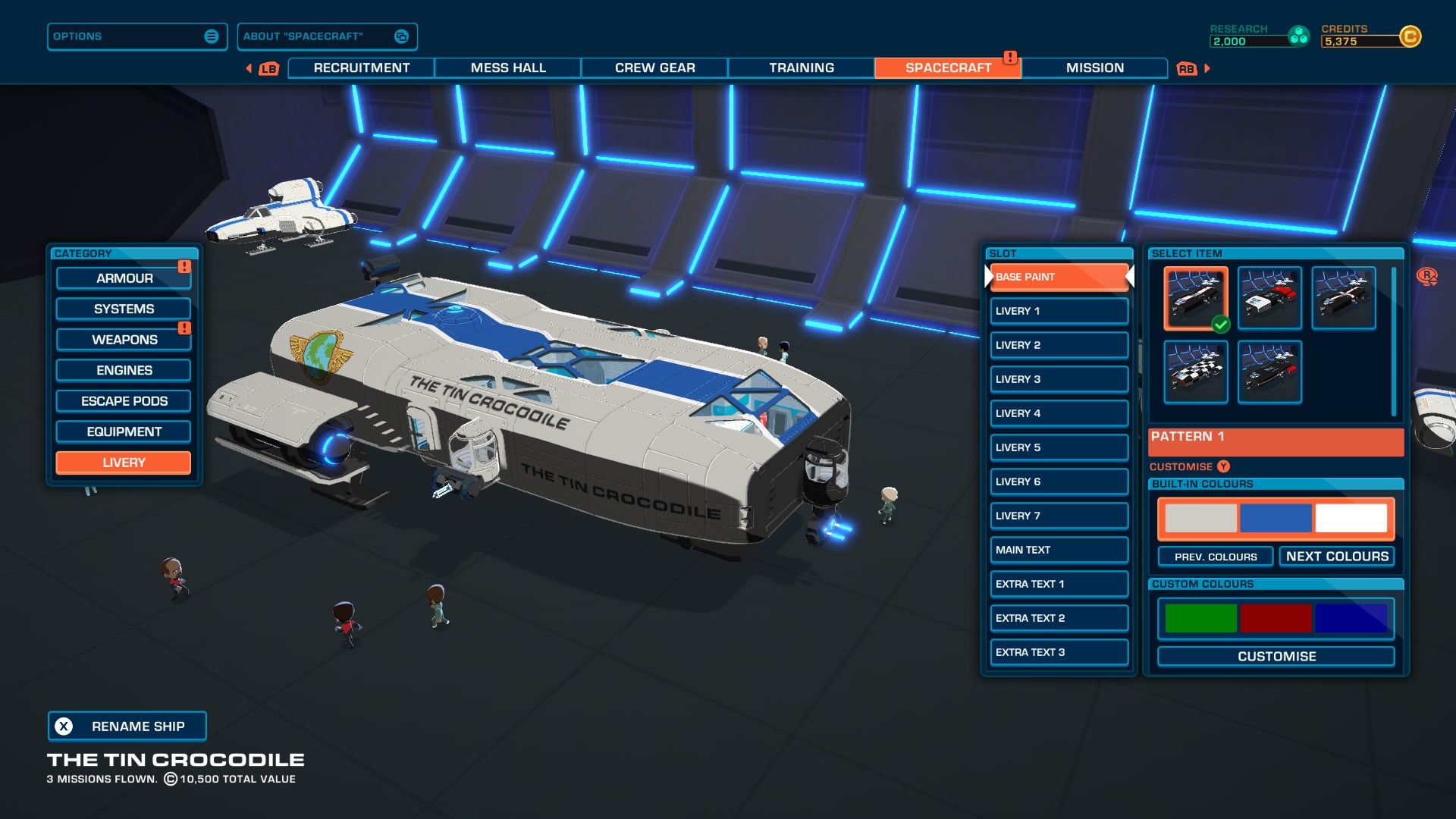
Task: Click the left arrow beside Base Paint
Action: [988, 276]
